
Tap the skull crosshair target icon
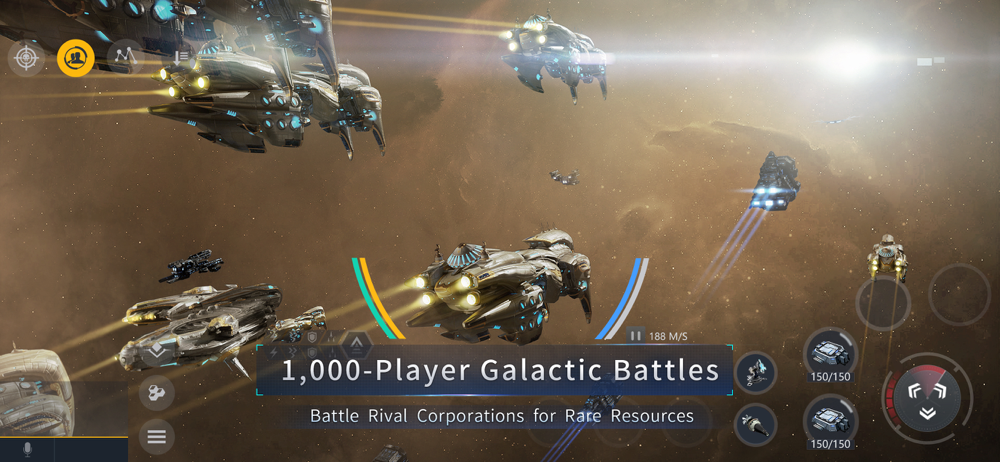(27, 58)
